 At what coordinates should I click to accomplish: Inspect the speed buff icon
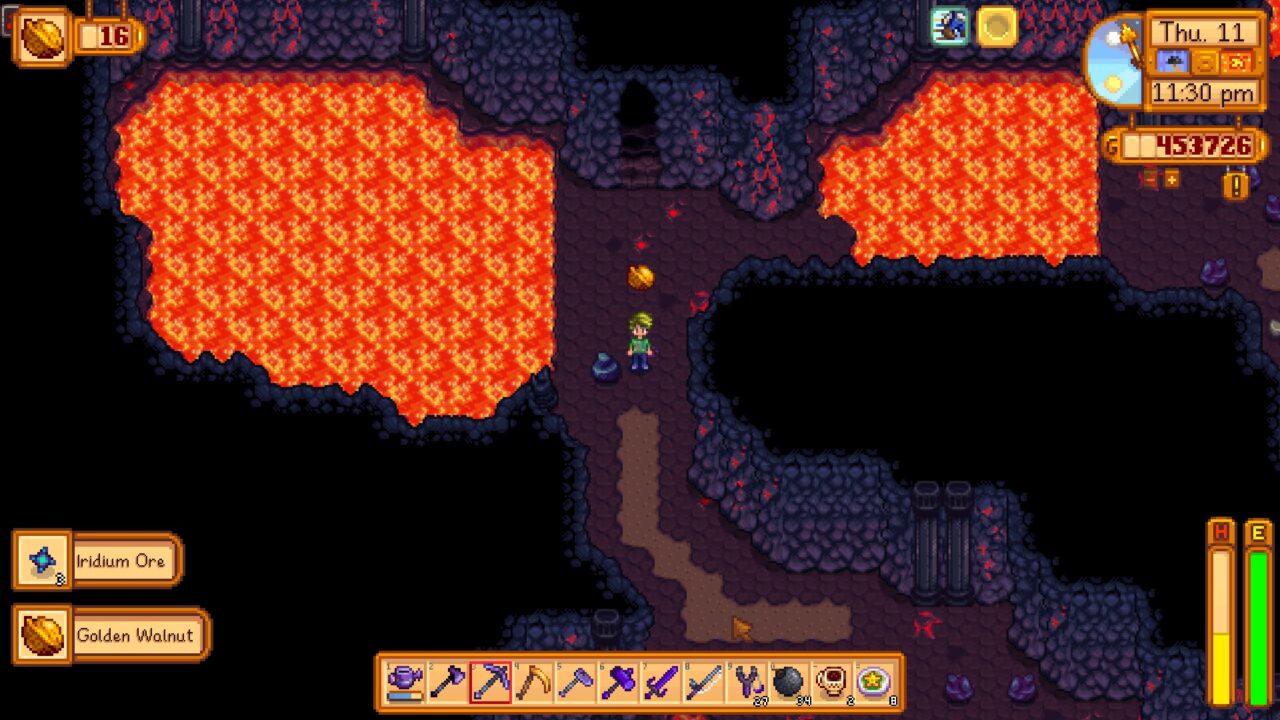[950, 27]
